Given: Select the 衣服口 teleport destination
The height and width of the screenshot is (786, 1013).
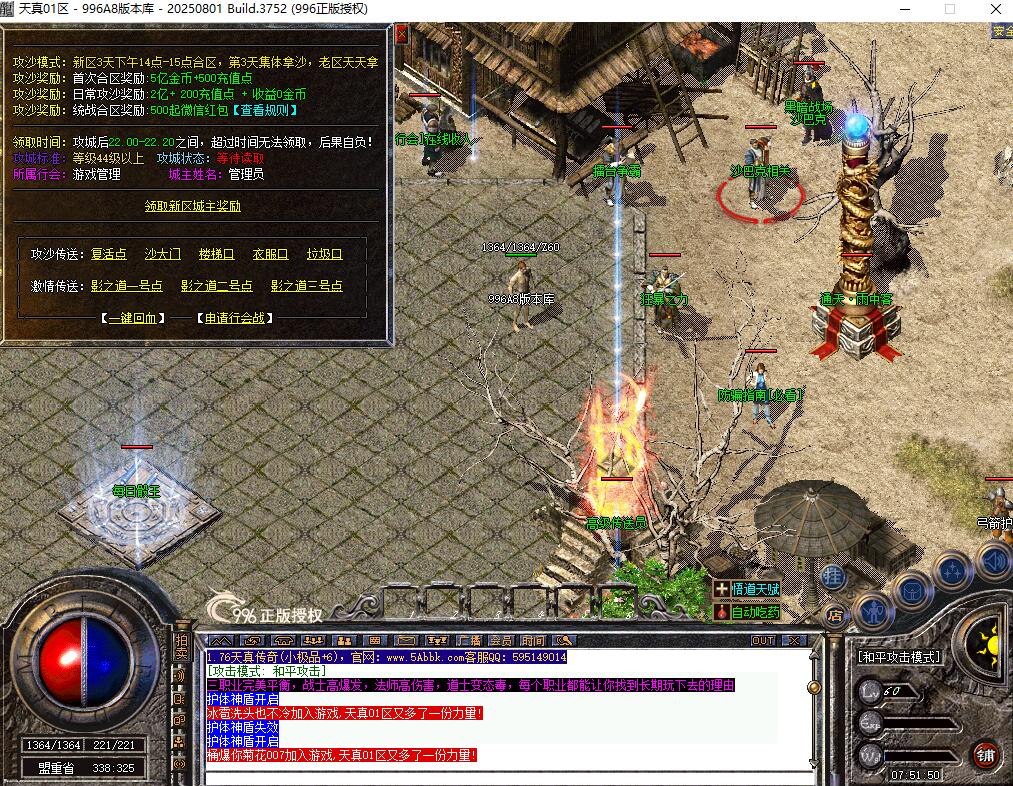Looking at the screenshot, I should click(x=270, y=254).
